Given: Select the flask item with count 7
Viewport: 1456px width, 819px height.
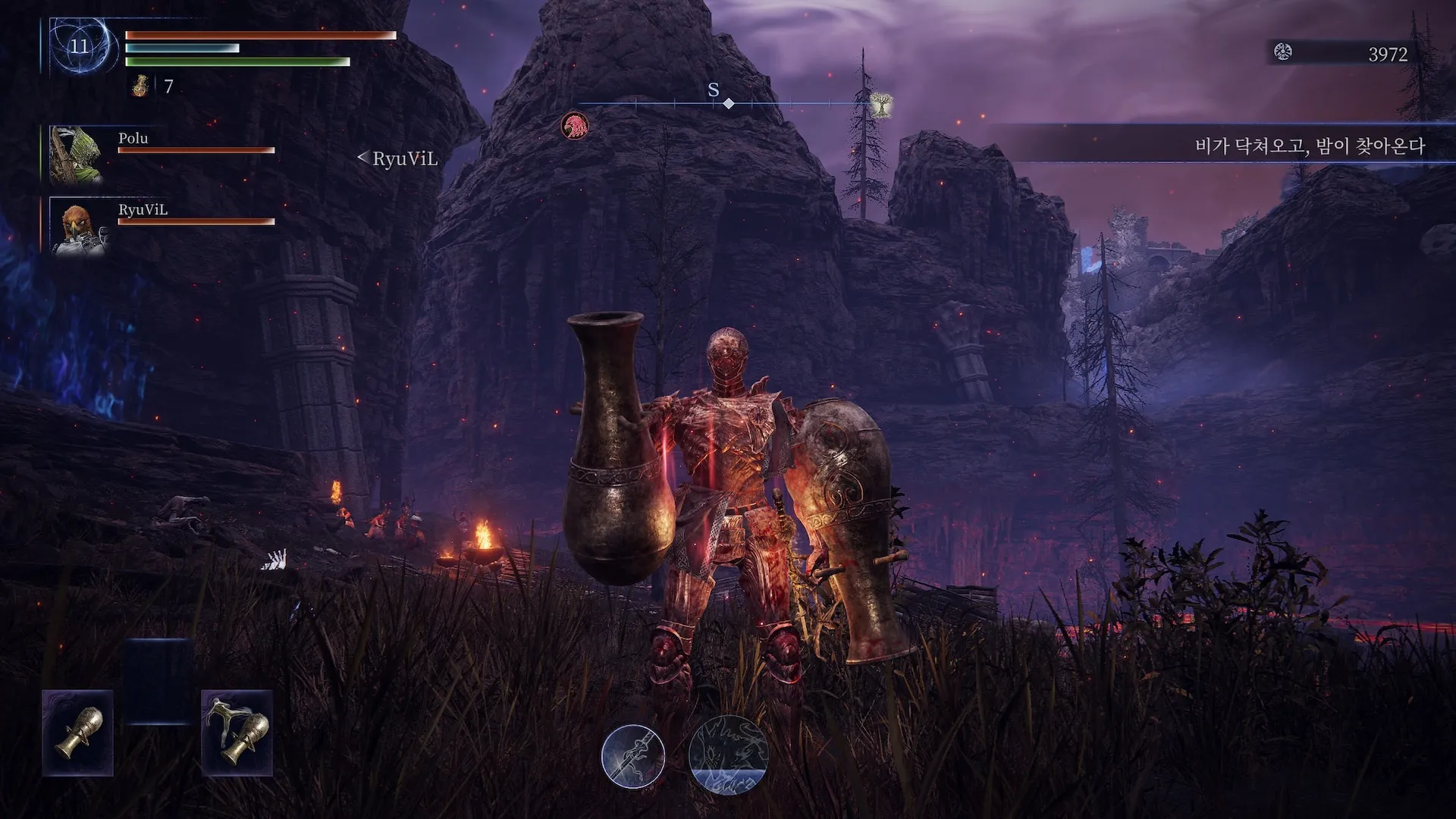Looking at the screenshot, I should (x=140, y=86).
